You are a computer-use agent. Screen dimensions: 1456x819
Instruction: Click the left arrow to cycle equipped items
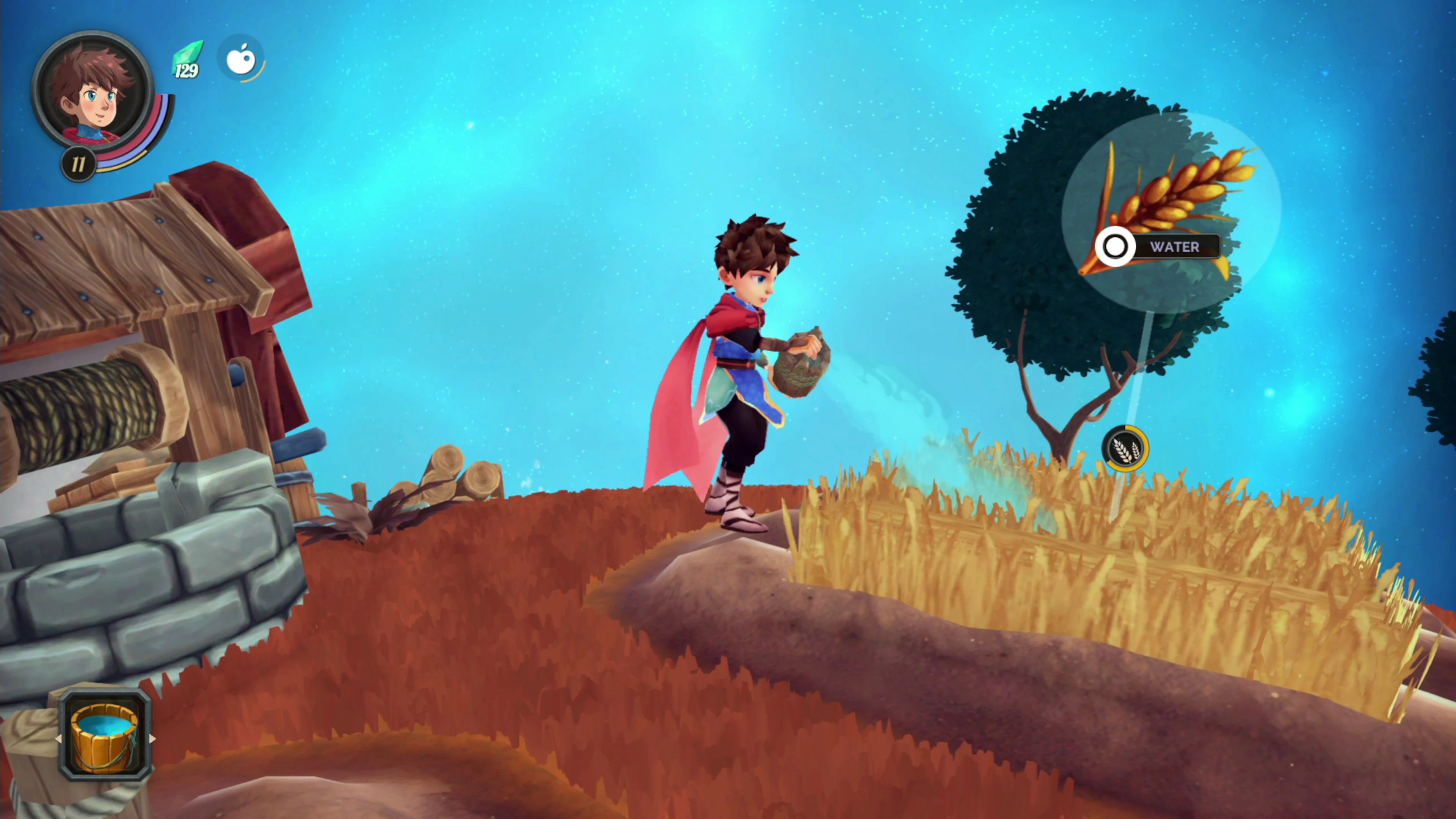pos(60,739)
